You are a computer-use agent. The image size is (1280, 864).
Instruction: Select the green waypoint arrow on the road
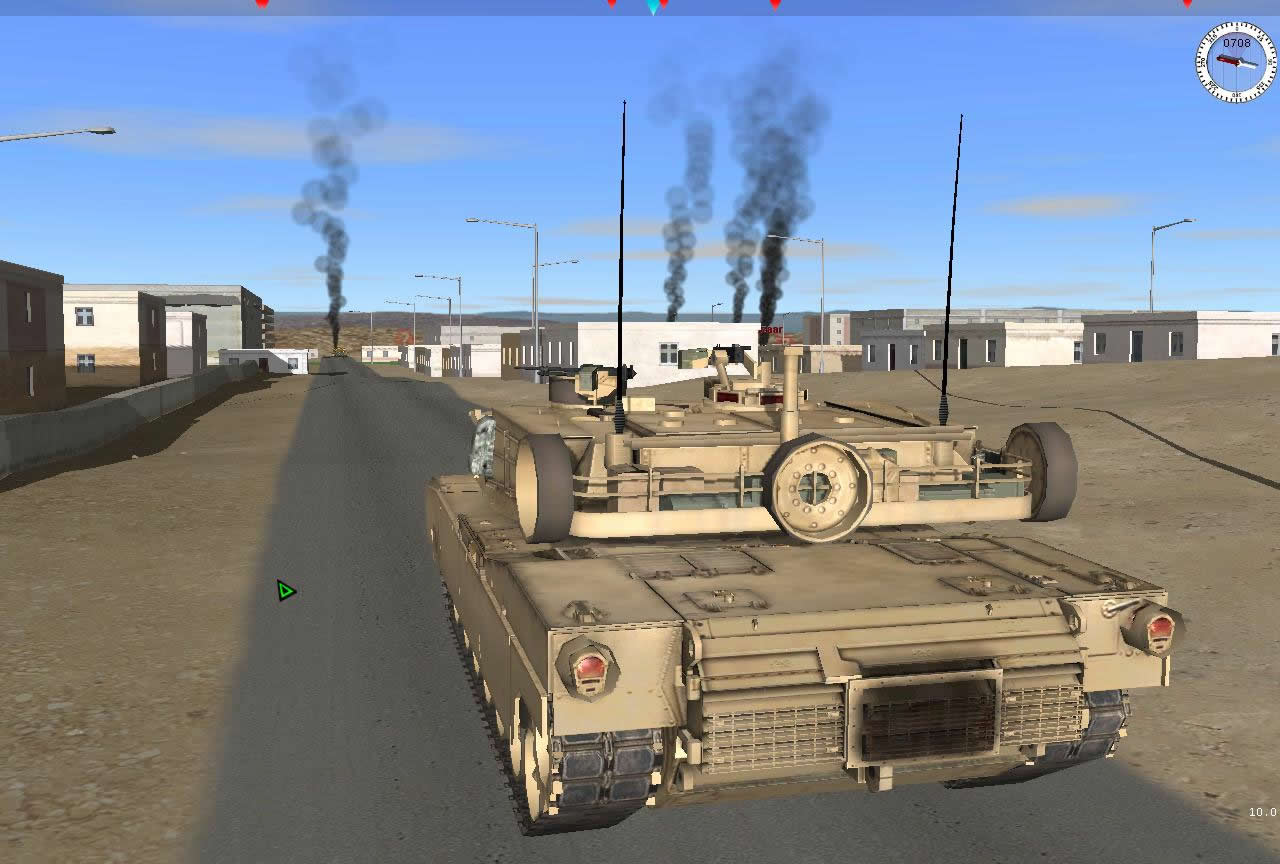[x=284, y=590]
